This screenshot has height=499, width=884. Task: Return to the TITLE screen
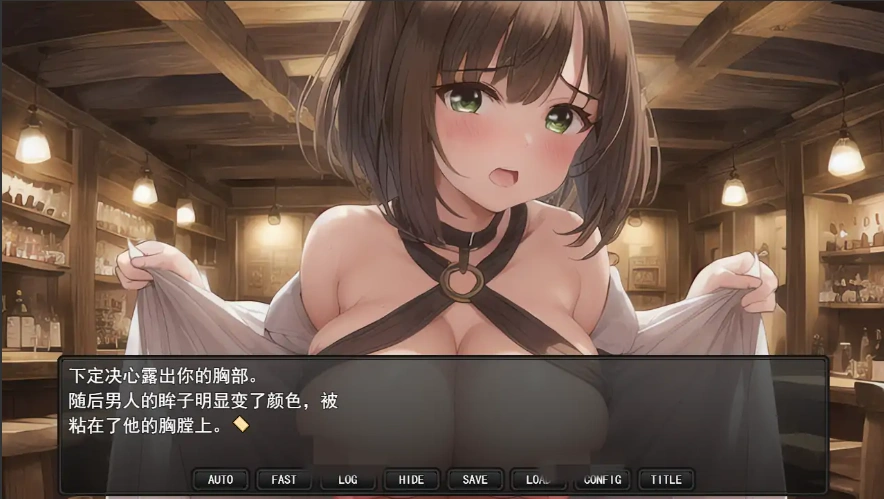[666, 480]
